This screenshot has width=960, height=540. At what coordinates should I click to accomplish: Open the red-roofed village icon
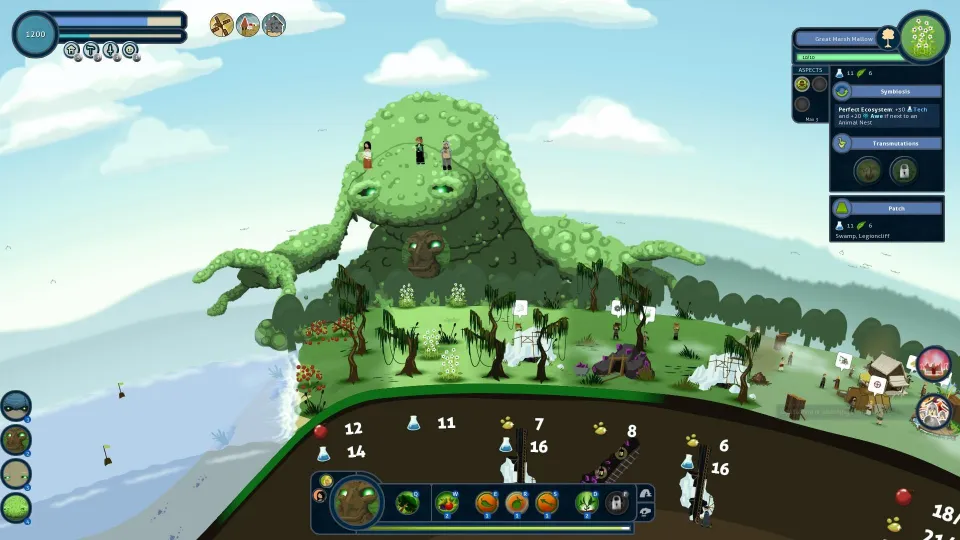tap(248, 25)
